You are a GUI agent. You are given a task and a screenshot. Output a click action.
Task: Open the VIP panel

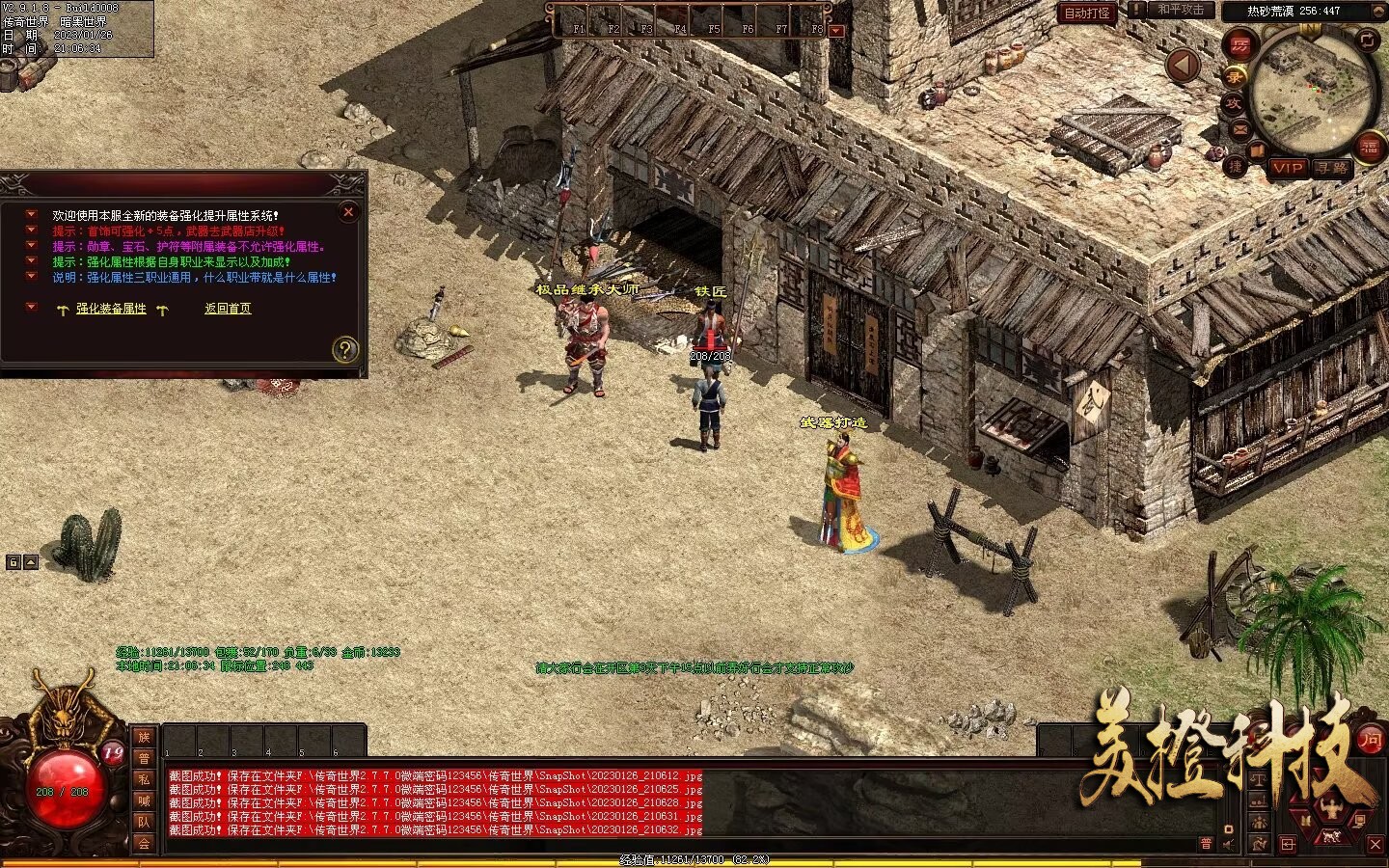pos(1288,168)
